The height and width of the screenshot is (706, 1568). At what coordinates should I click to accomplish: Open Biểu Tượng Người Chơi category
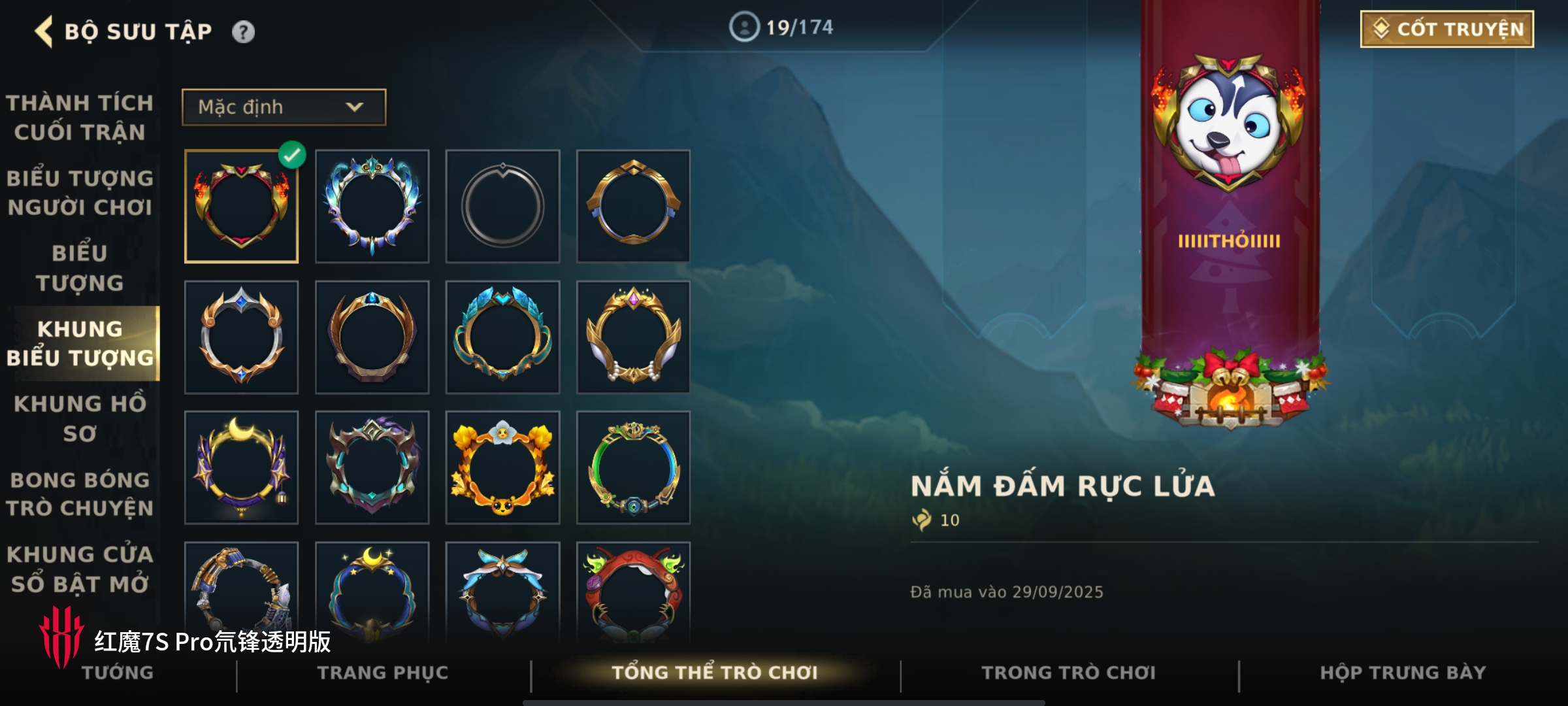coord(80,193)
